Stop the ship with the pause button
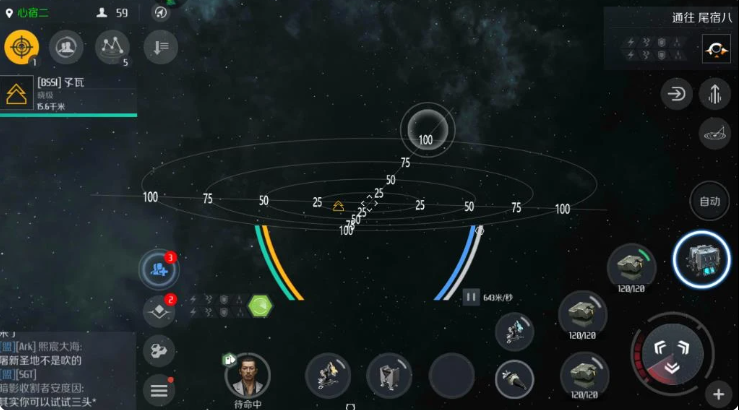Image resolution: width=740 pixels, height=410 pixels. 470,296
